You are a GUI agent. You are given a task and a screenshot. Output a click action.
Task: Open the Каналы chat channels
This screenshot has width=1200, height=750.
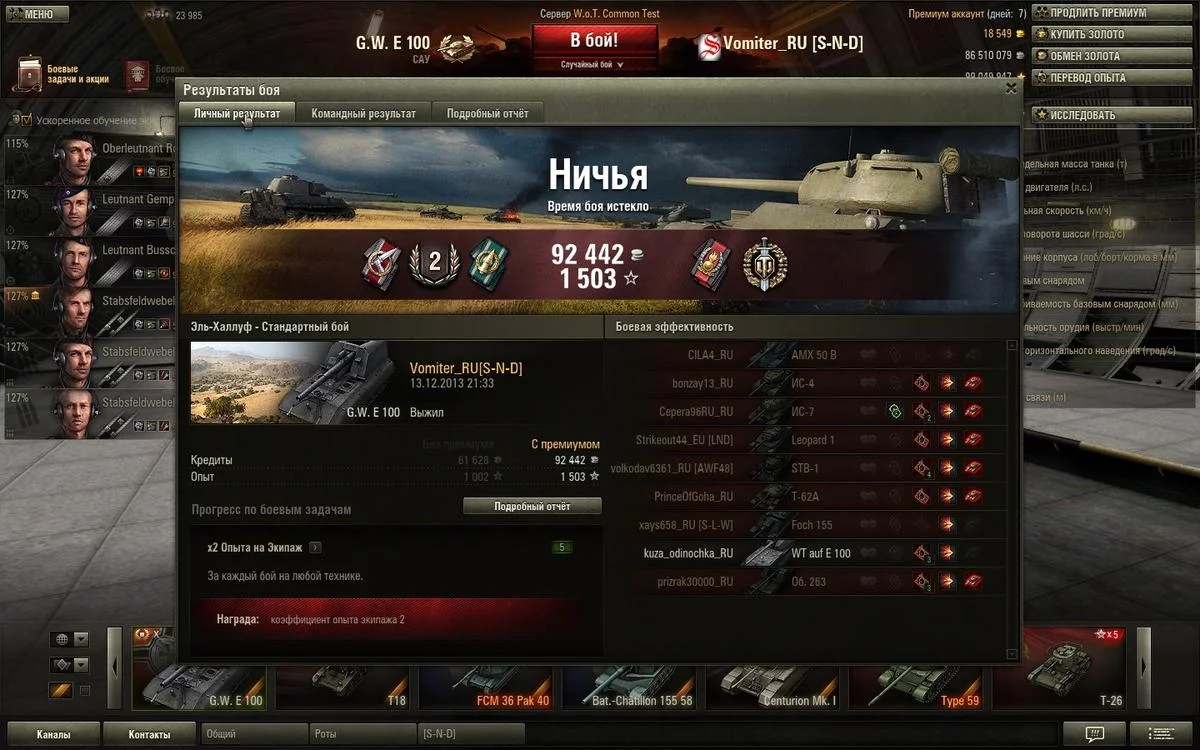tap(53, 735)
